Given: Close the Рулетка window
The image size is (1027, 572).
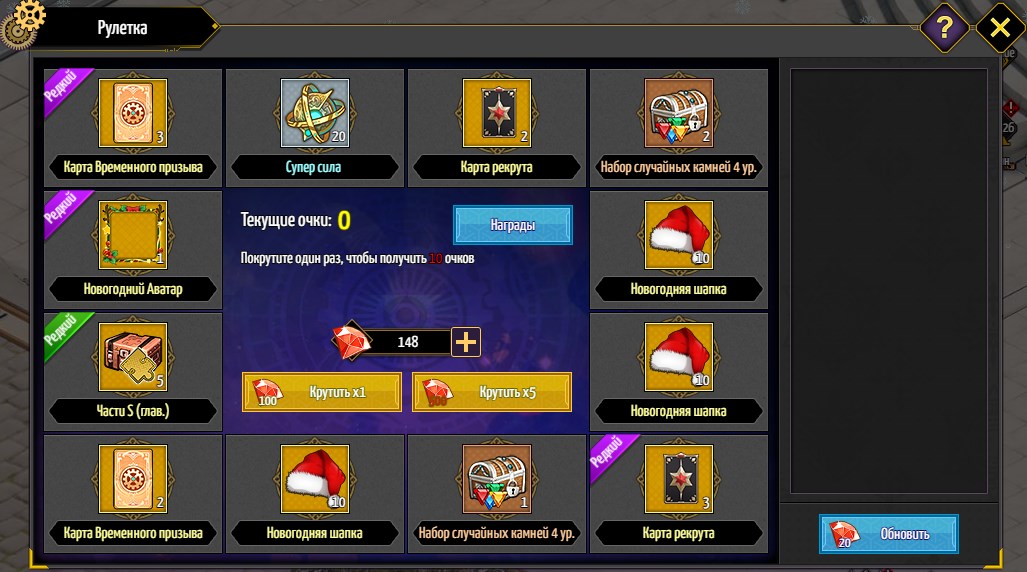Looking at the screenshot, I should 999,28.
